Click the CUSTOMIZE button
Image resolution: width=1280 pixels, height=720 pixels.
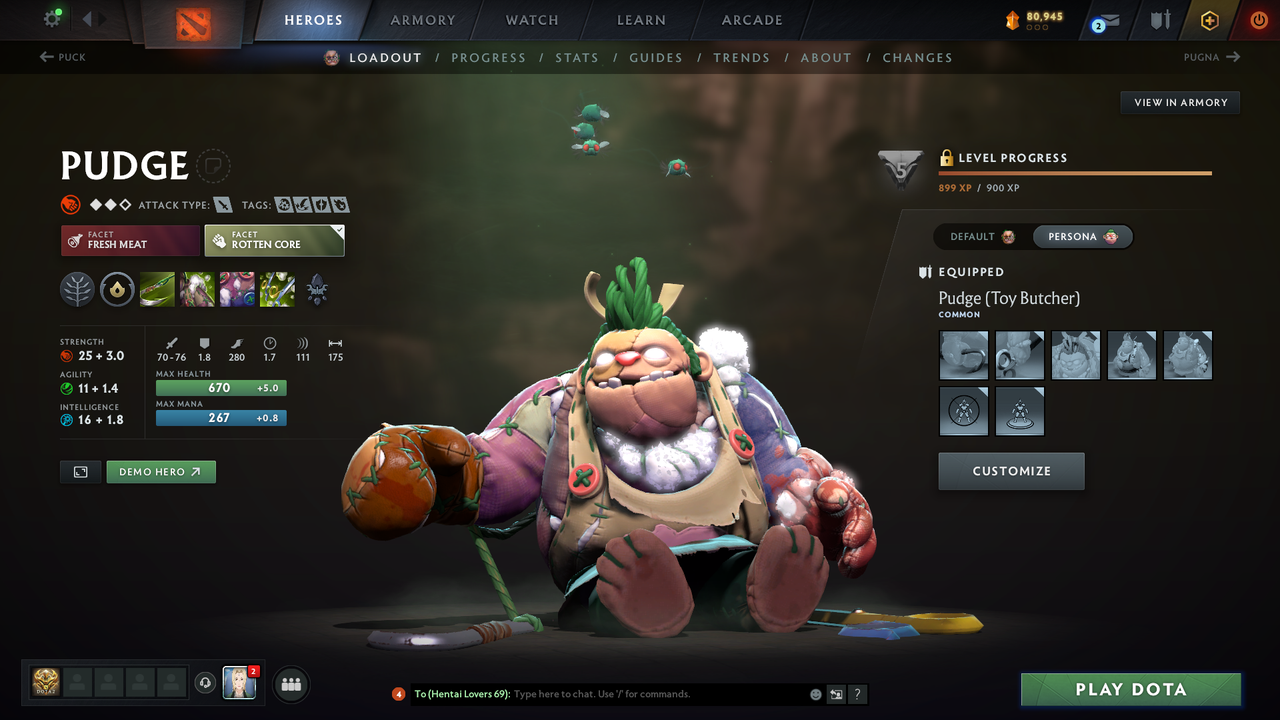(1011, 471)
